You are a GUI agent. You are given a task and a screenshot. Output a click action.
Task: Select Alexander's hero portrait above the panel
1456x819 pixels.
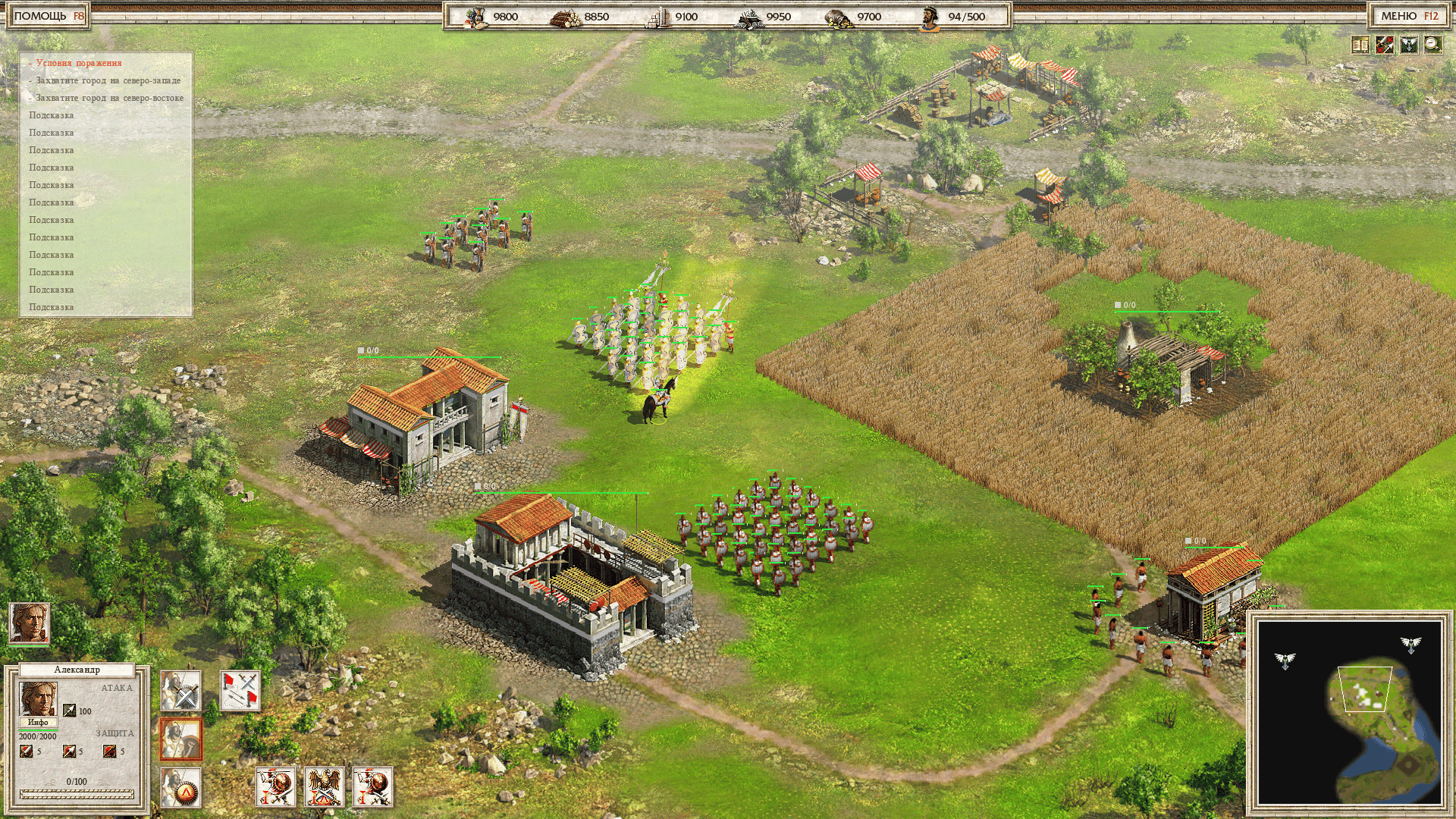coord(30,623)
